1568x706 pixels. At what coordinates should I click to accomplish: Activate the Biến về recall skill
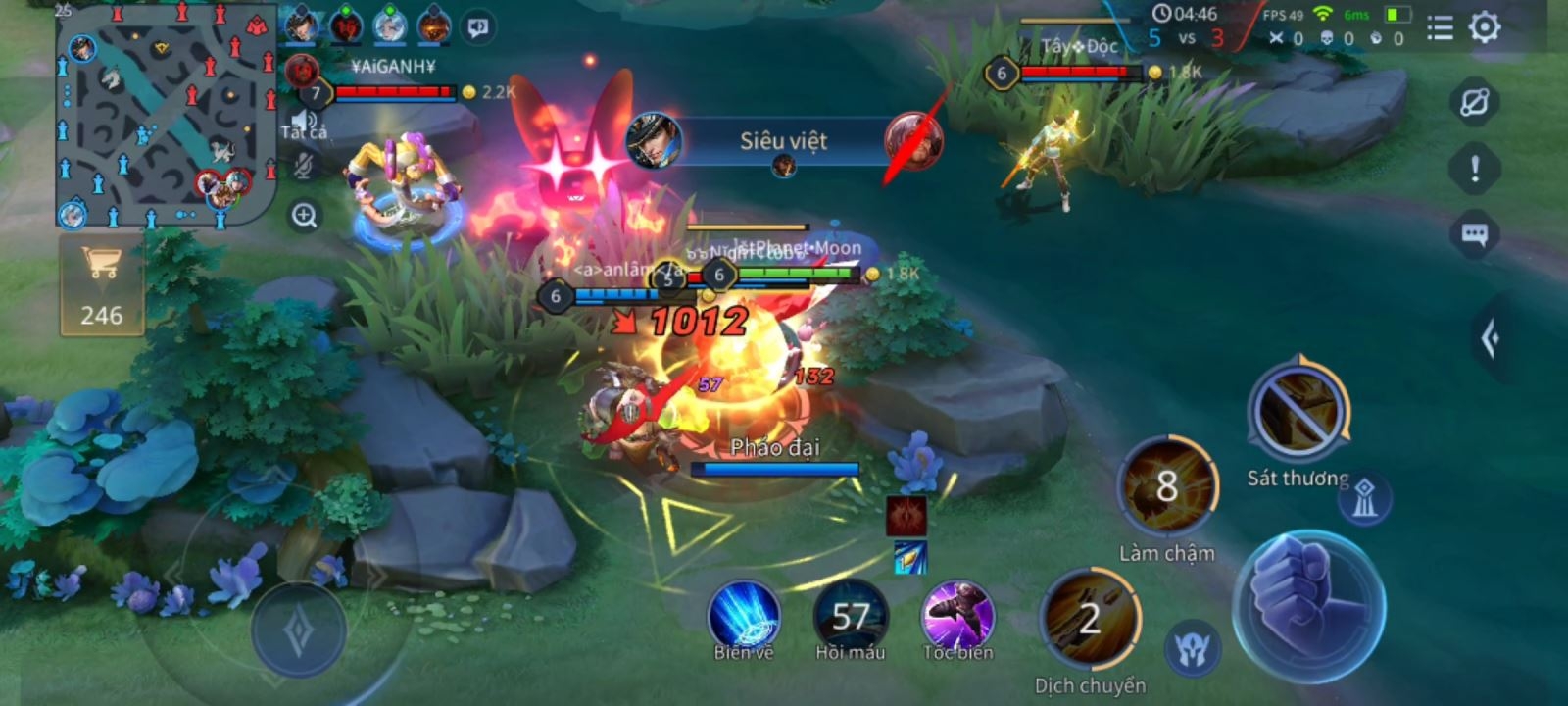point(744,616)
